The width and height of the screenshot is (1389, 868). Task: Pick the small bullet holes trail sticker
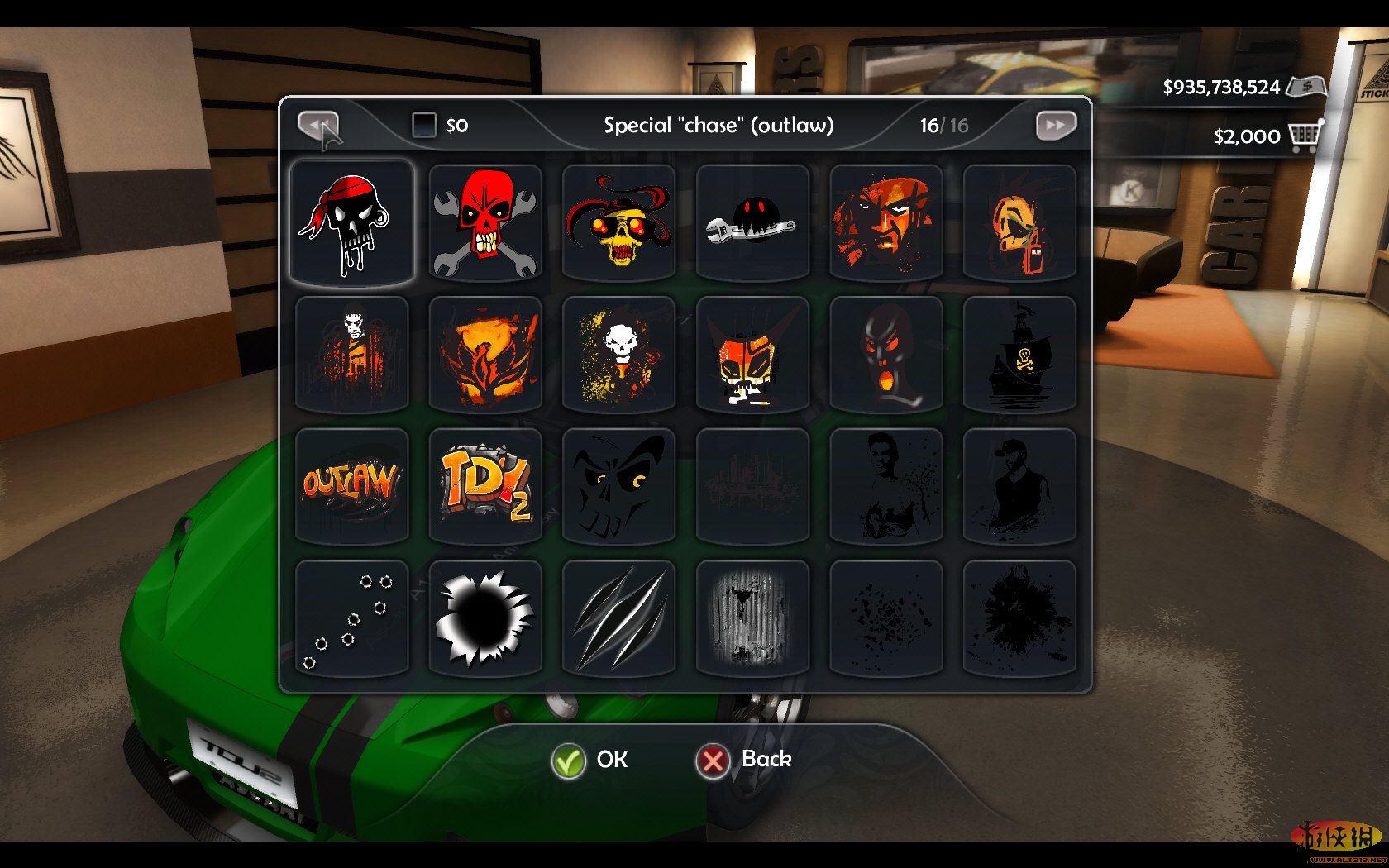point(351,618)
